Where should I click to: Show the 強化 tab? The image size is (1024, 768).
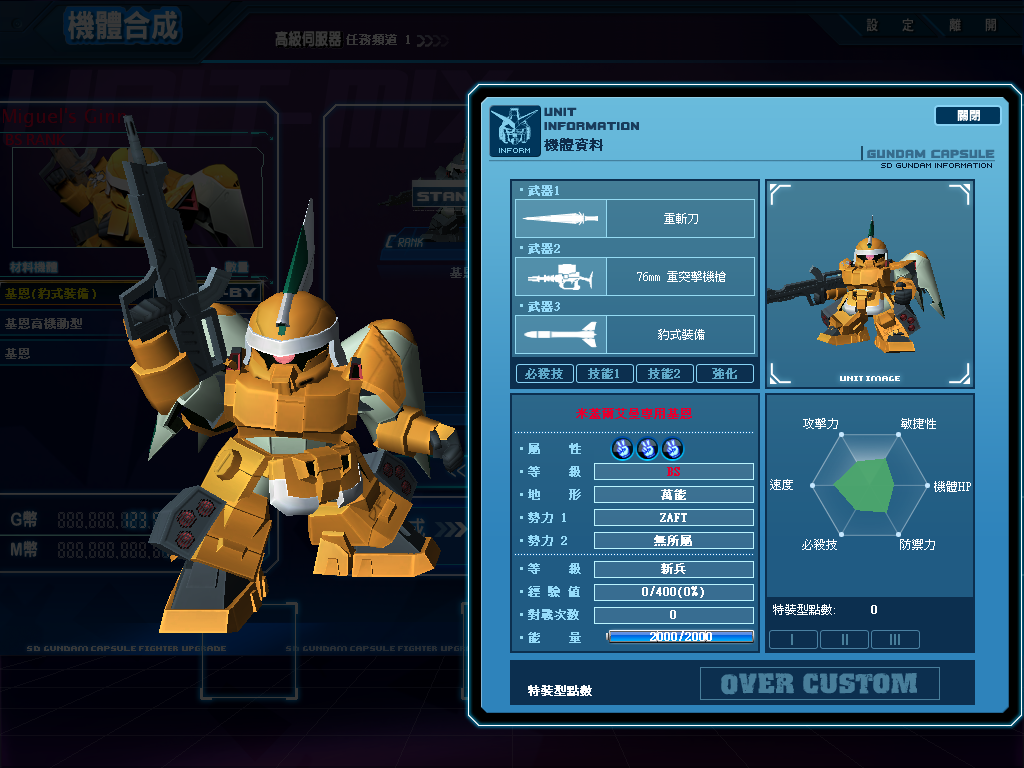coord(724,374)
